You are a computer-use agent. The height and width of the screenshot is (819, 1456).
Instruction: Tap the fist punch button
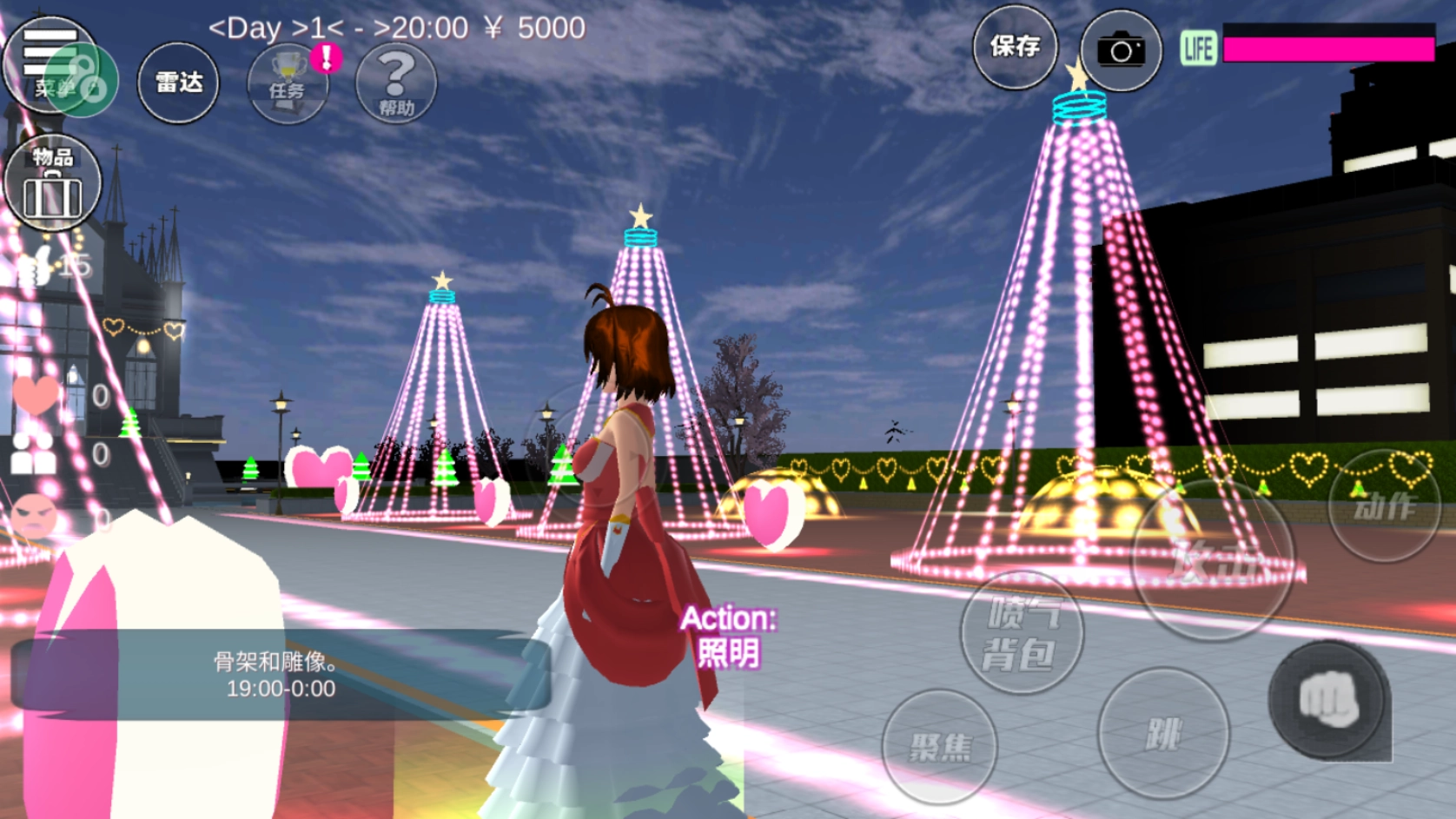(x=1327, y=699)
